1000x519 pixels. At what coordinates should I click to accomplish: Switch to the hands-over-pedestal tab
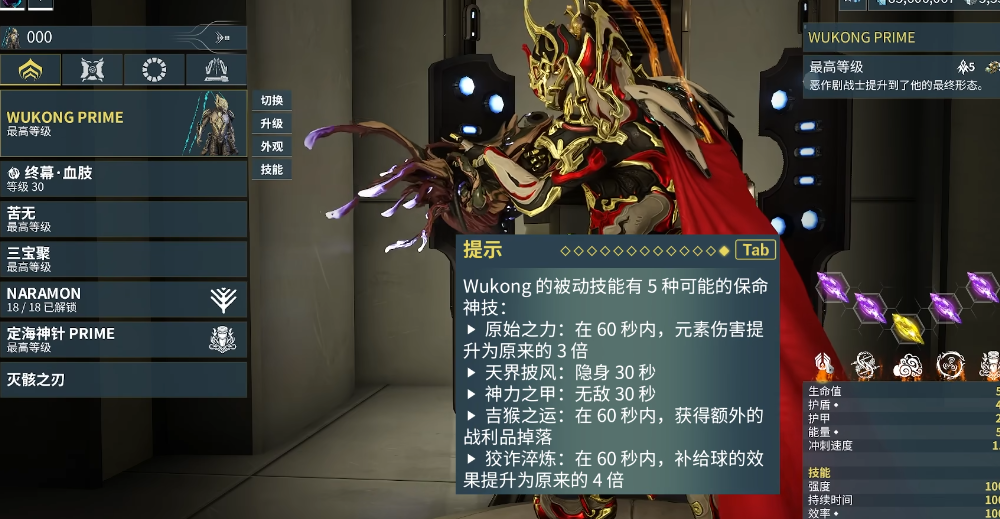(x=216, y=70)
